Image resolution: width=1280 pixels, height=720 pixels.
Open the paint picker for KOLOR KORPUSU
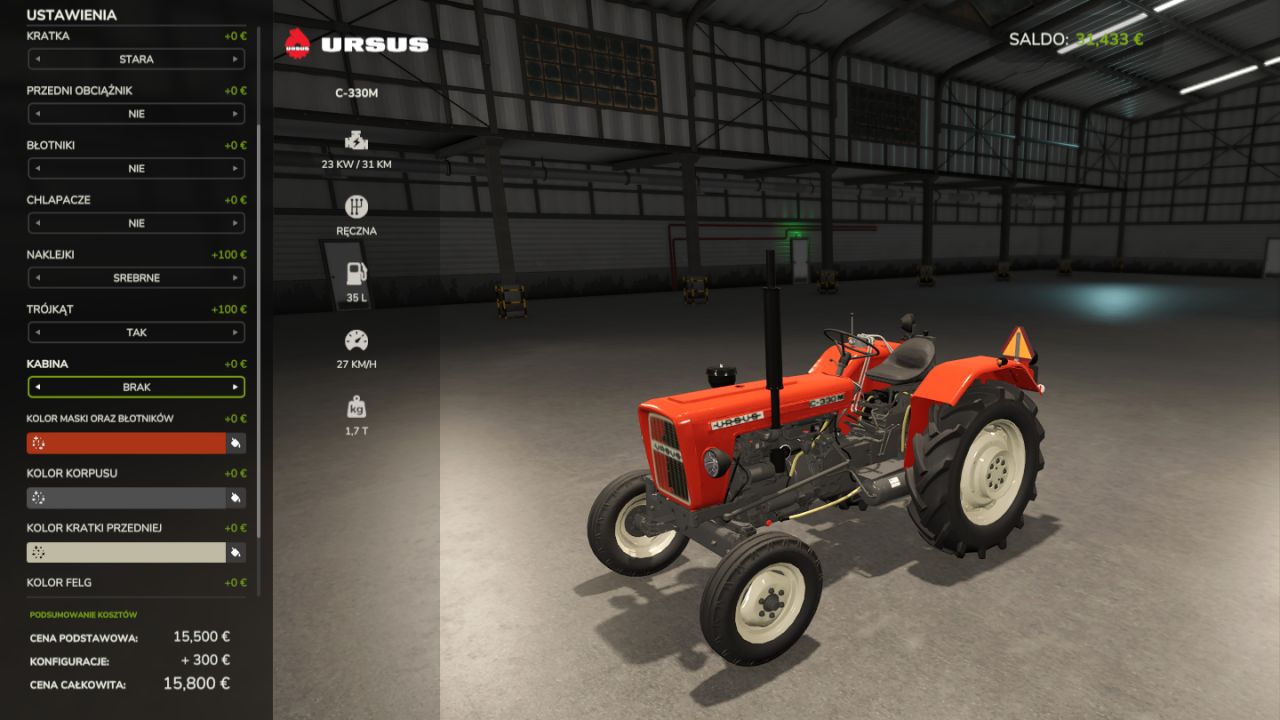pos(236,496)
